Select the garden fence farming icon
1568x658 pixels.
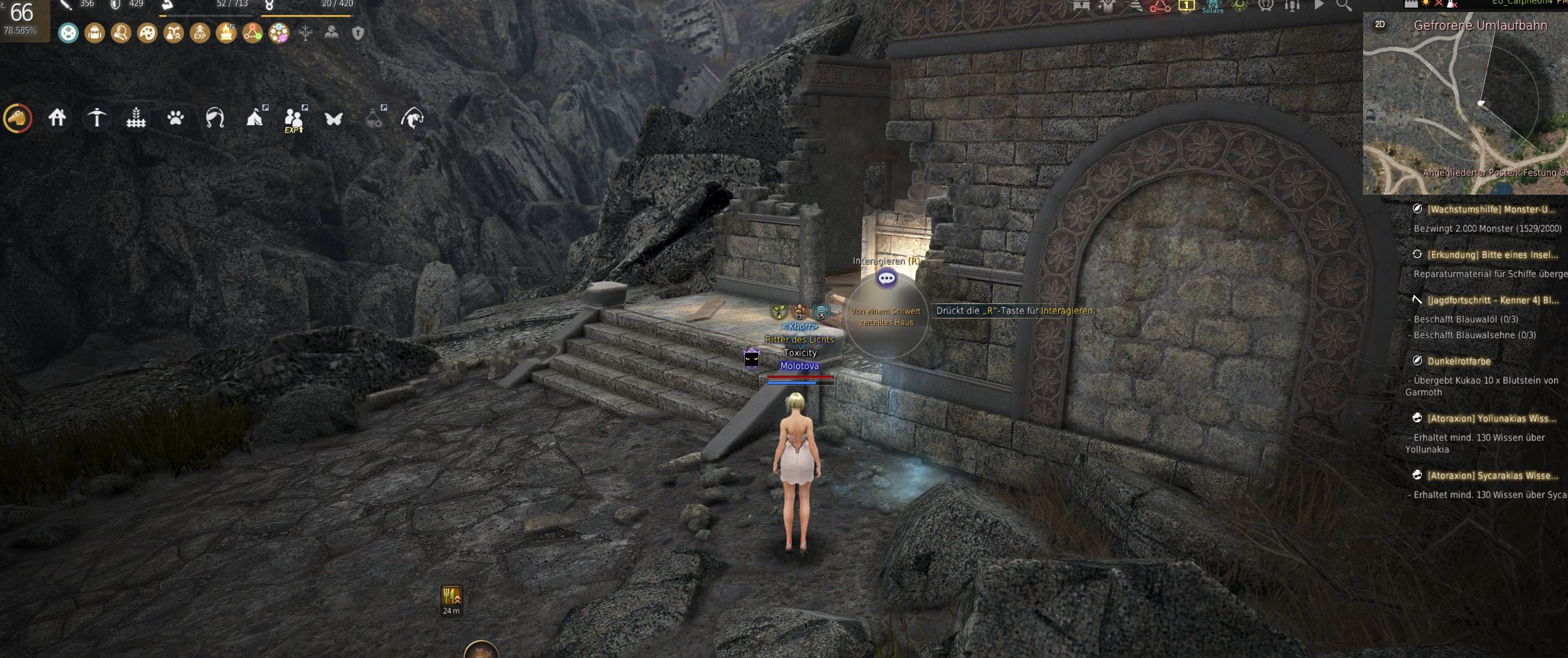pos(136,118)
